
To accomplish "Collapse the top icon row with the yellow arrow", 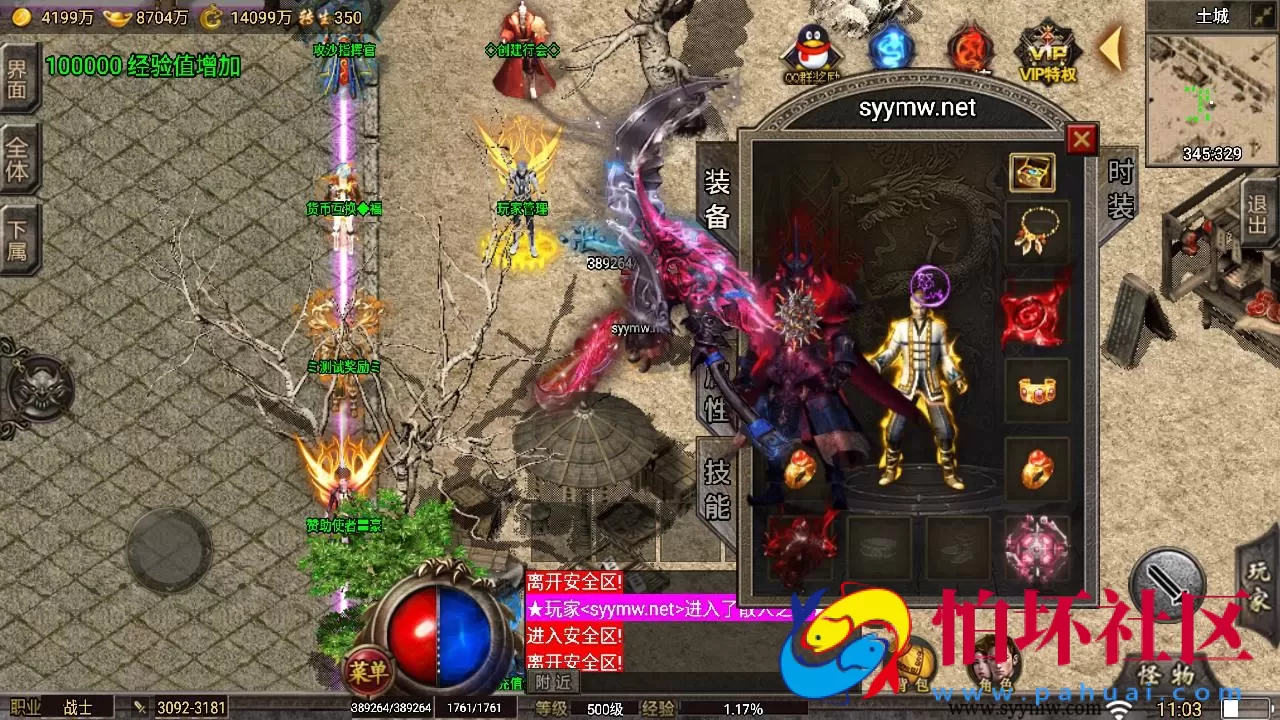I will (1111, 48).
